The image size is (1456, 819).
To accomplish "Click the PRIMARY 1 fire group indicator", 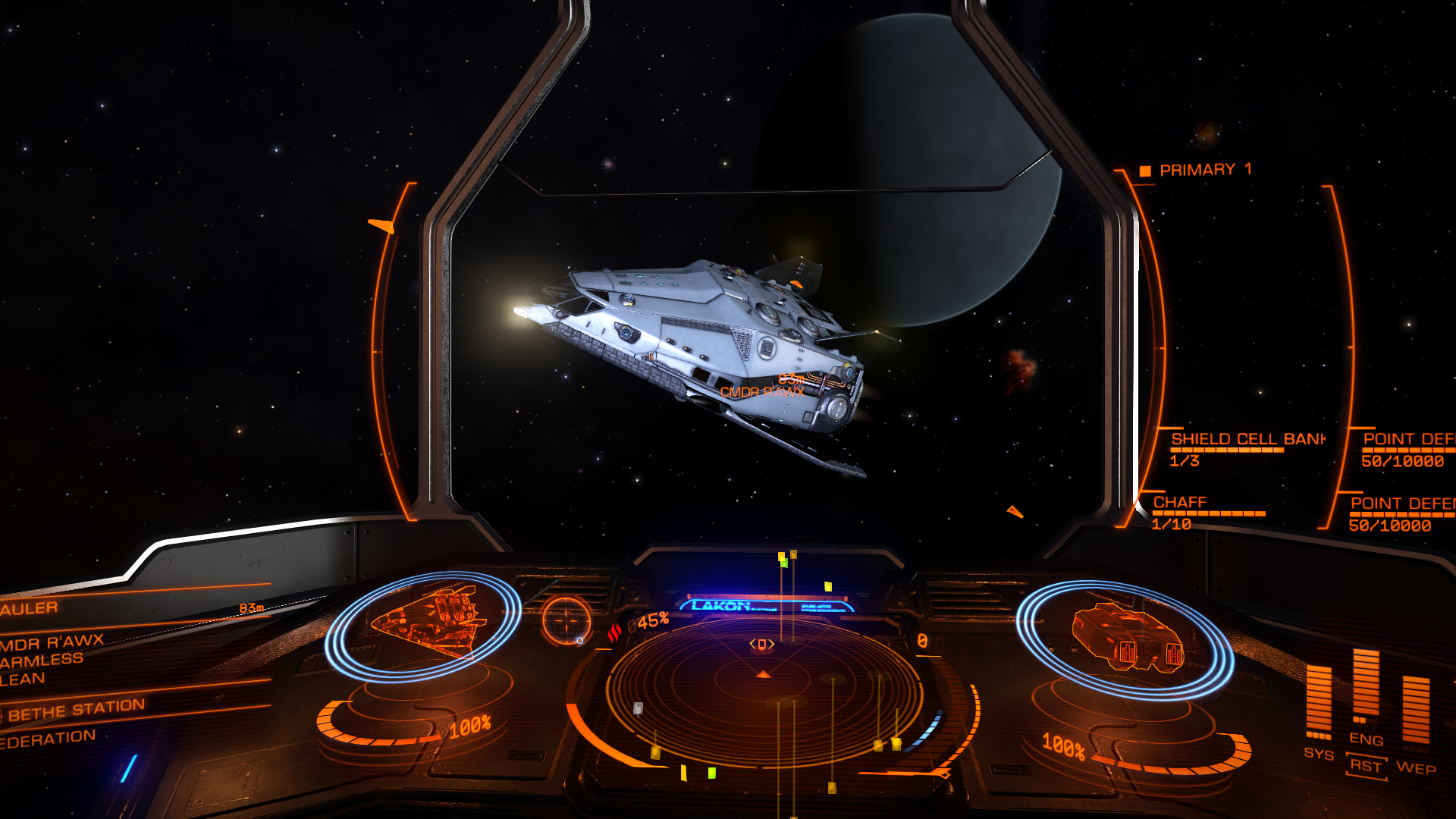I will click(1204, 170).
